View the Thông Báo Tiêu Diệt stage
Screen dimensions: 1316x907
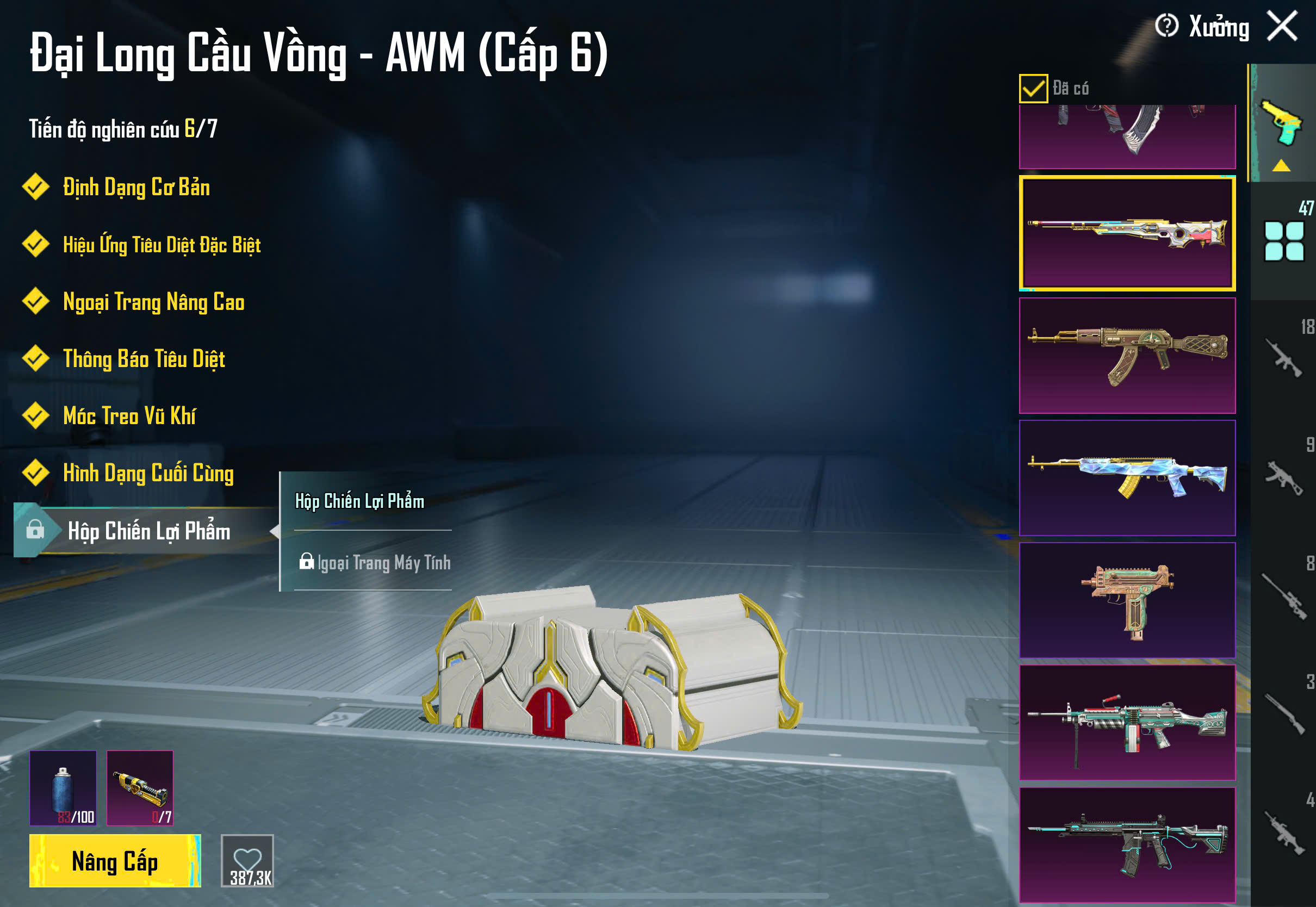(x=144, y=359)
